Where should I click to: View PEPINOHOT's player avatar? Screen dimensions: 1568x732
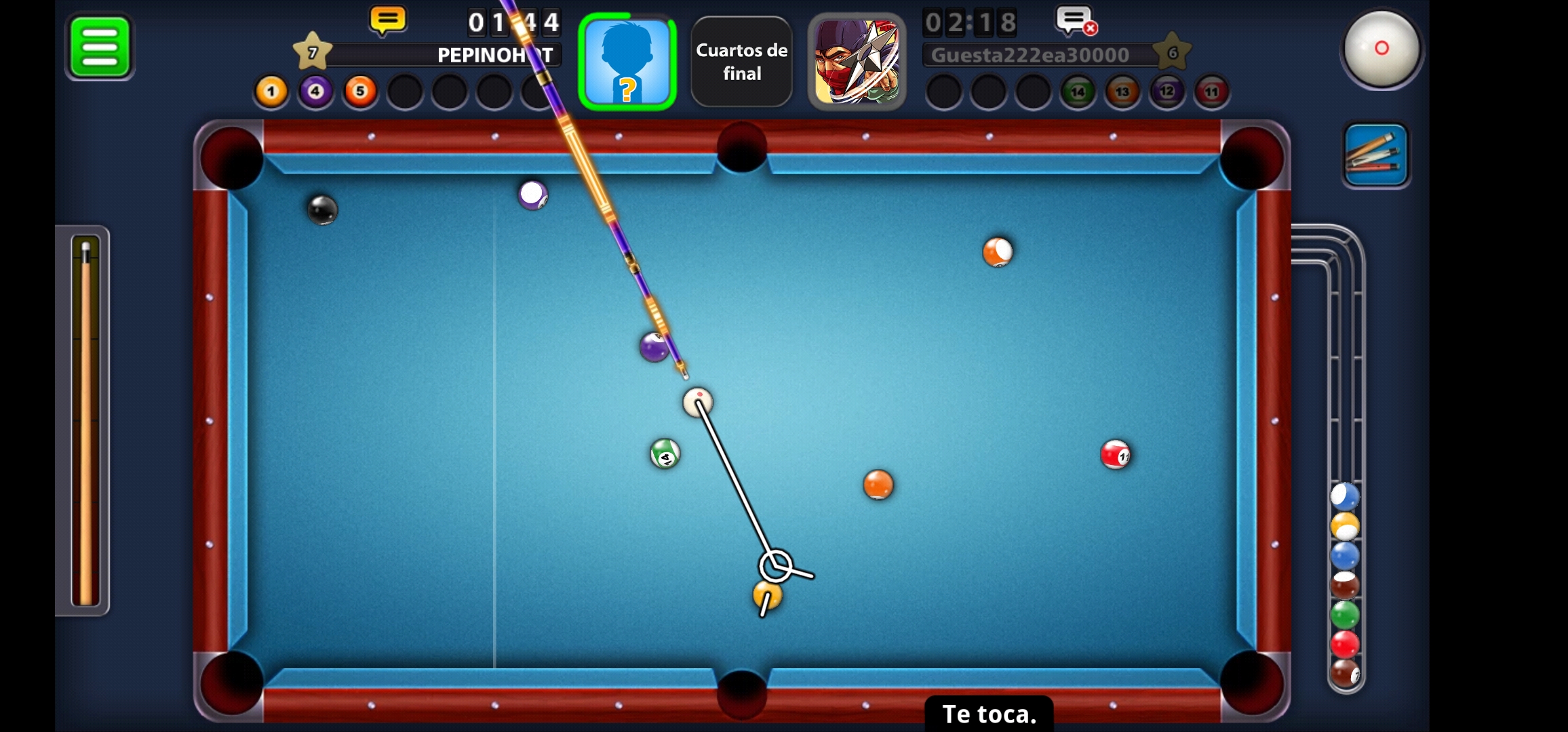627,62
